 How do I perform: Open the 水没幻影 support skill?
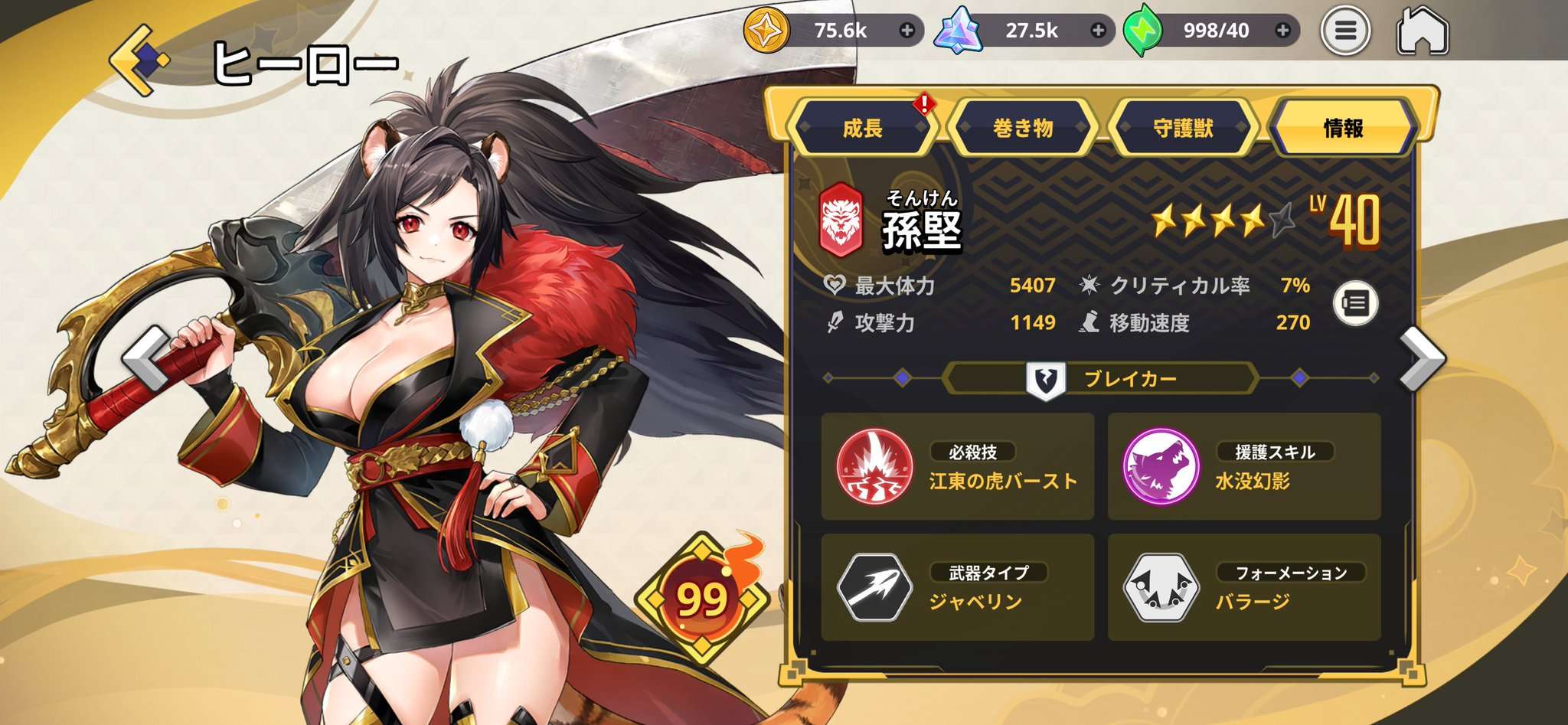pyautogui.click(x=1243, y=466)
